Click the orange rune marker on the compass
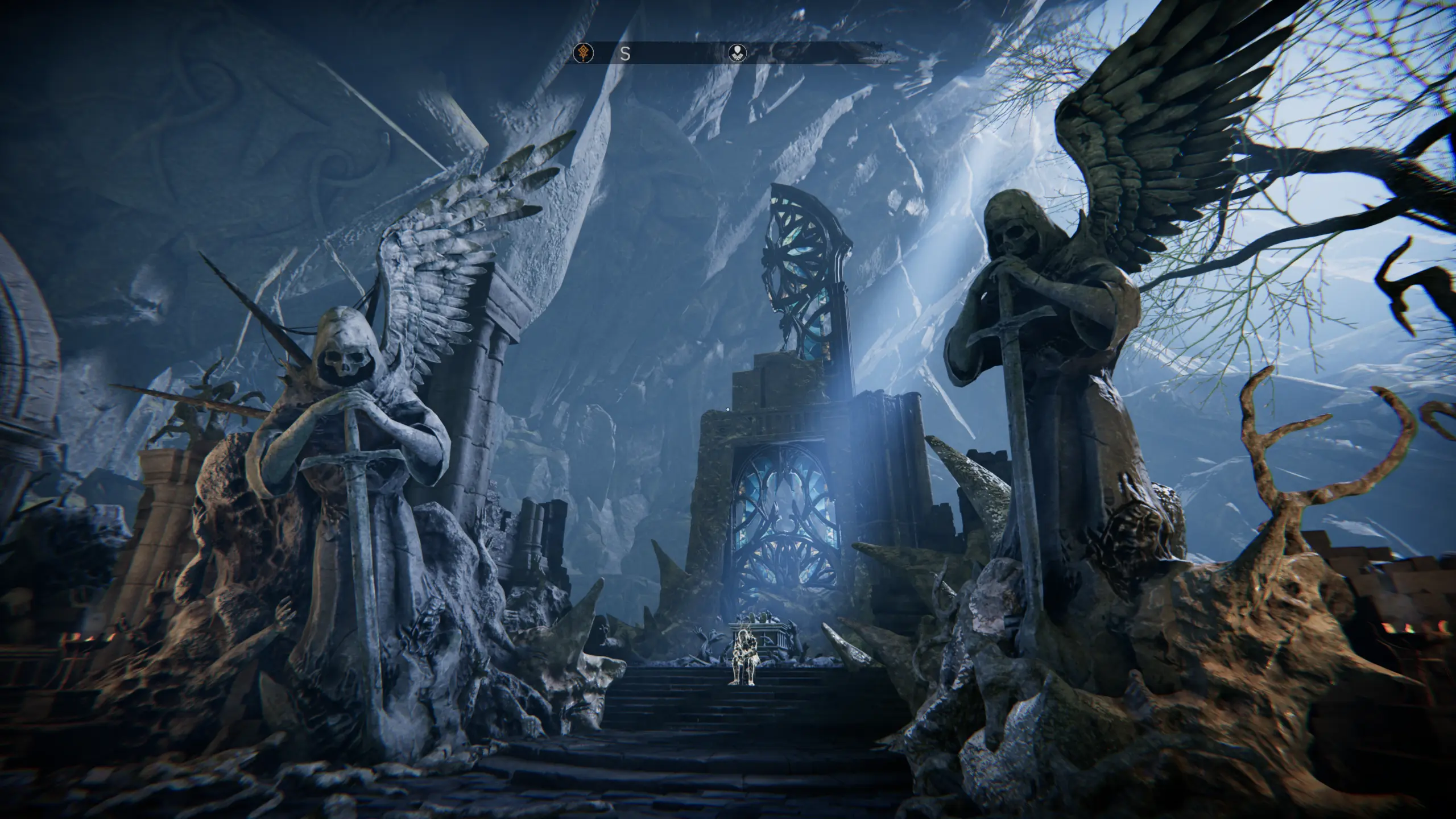This screenshot has width=1456, height=819. [583, 53]
